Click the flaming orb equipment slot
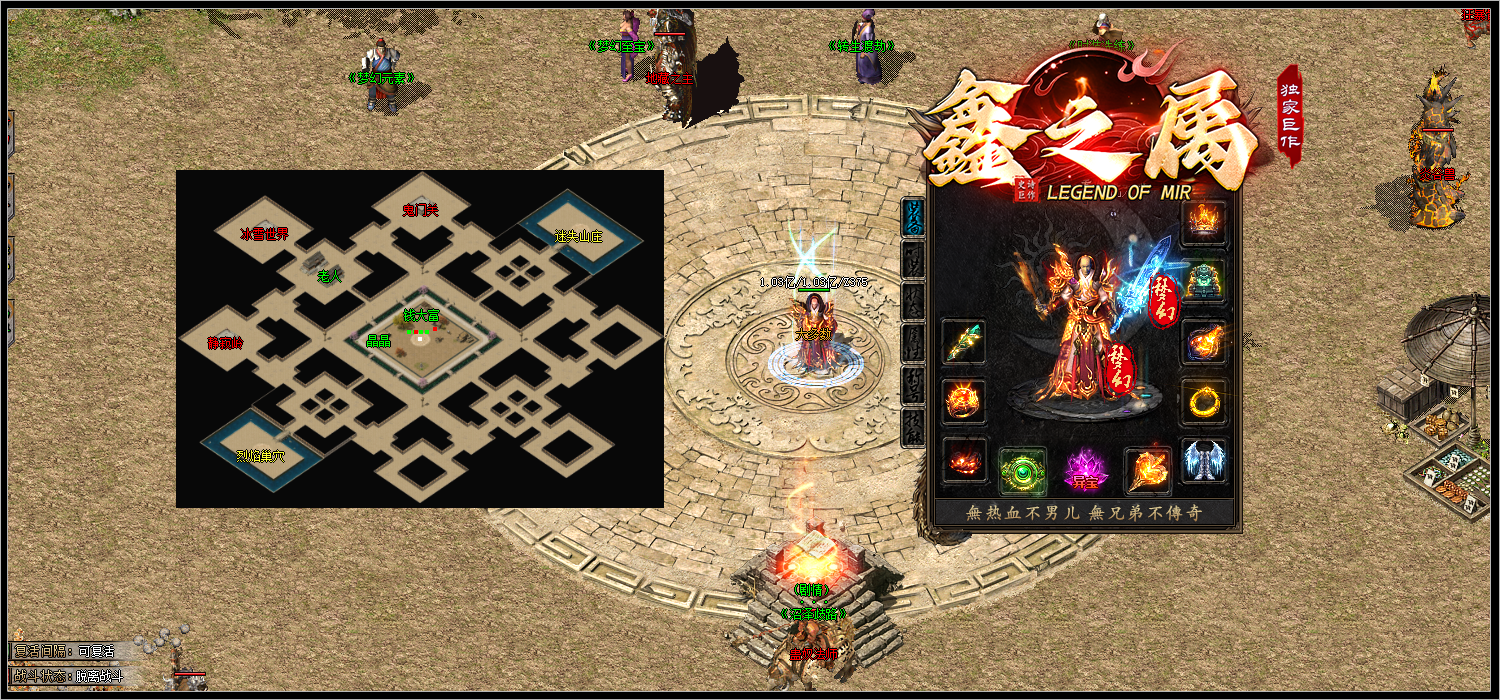 [1204, 342]
